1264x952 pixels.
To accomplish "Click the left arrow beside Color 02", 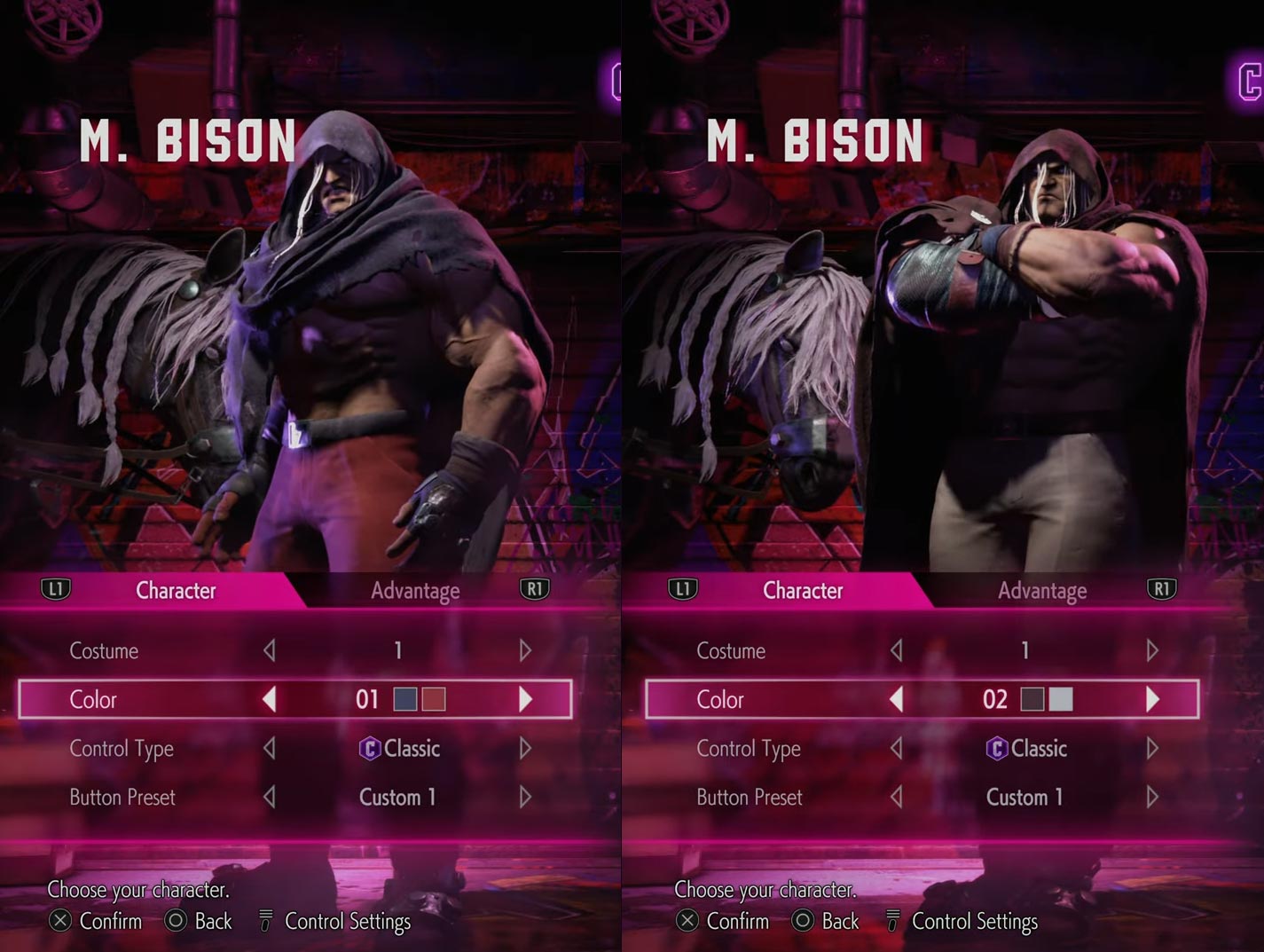I will (x=897, y=699).
